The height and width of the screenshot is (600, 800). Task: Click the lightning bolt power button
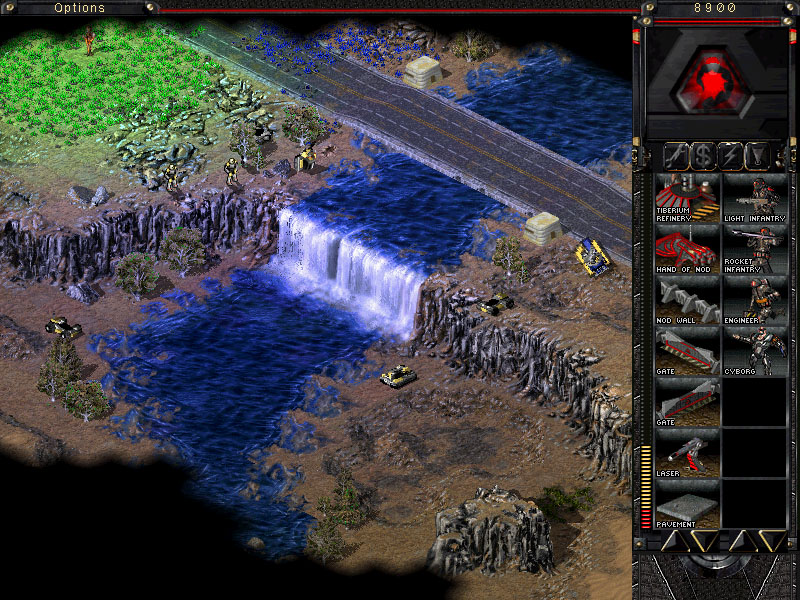point(732,155)
